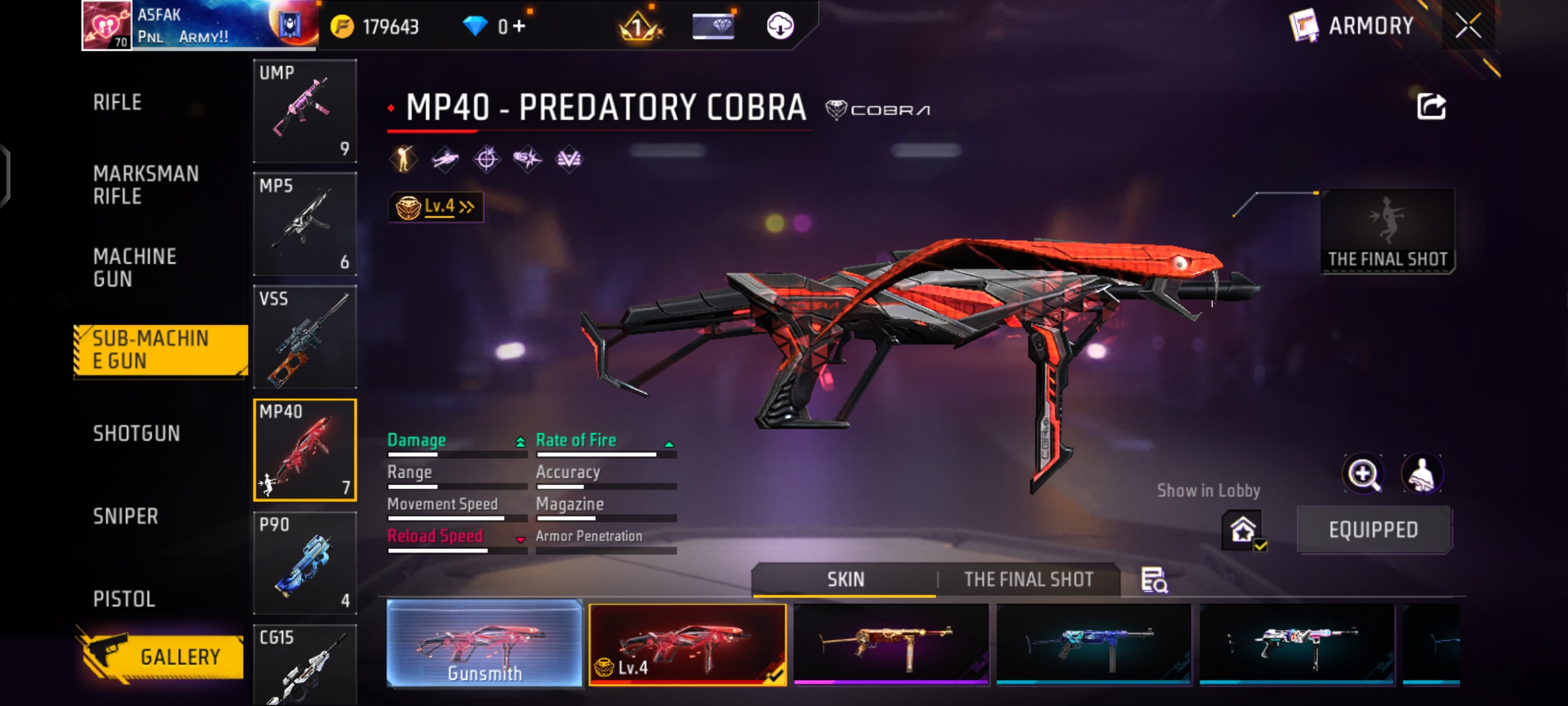Switch to The Final Shot tab
This screenshot has height=706, width=1568.
(x=1028, y=580)
